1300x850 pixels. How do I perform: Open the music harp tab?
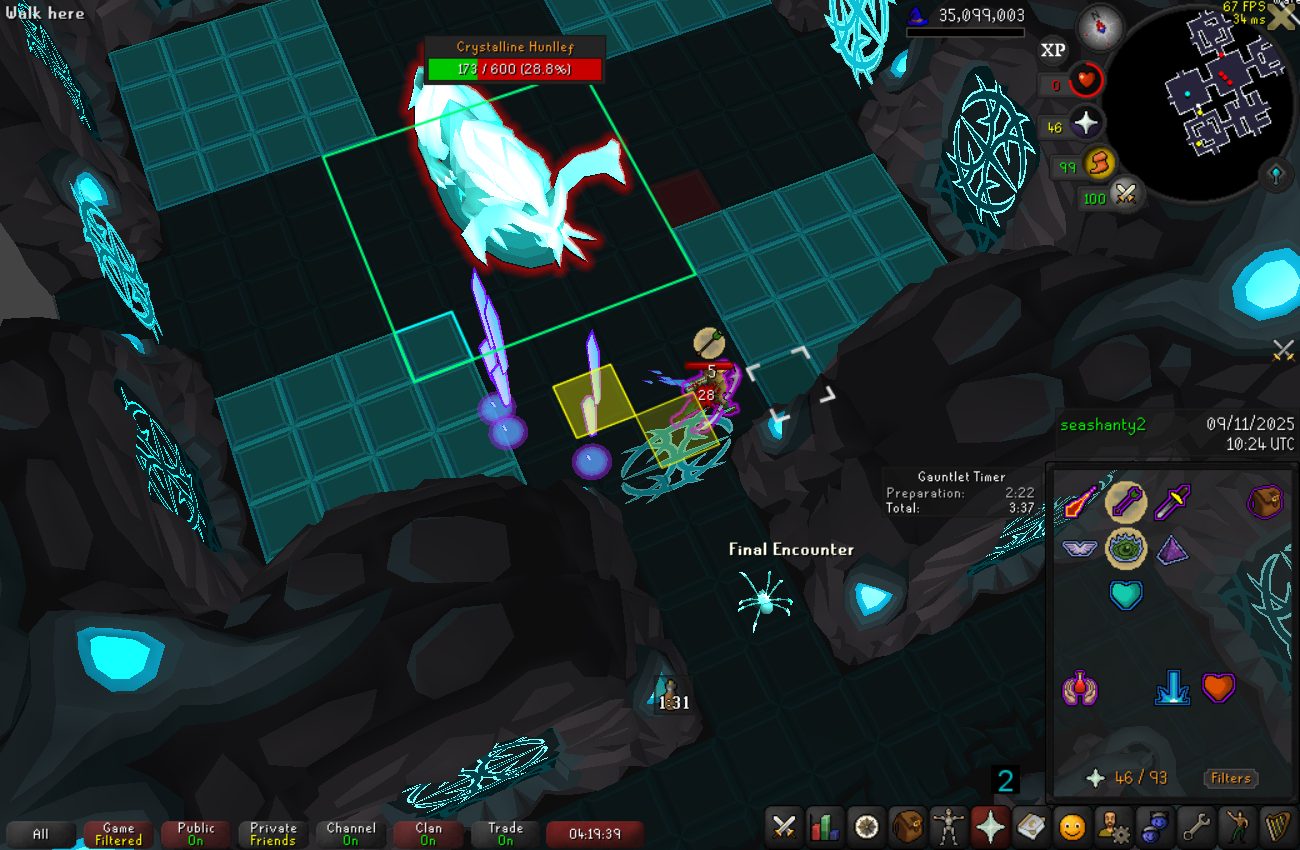pyautogui.click(x=1277, y=827)
